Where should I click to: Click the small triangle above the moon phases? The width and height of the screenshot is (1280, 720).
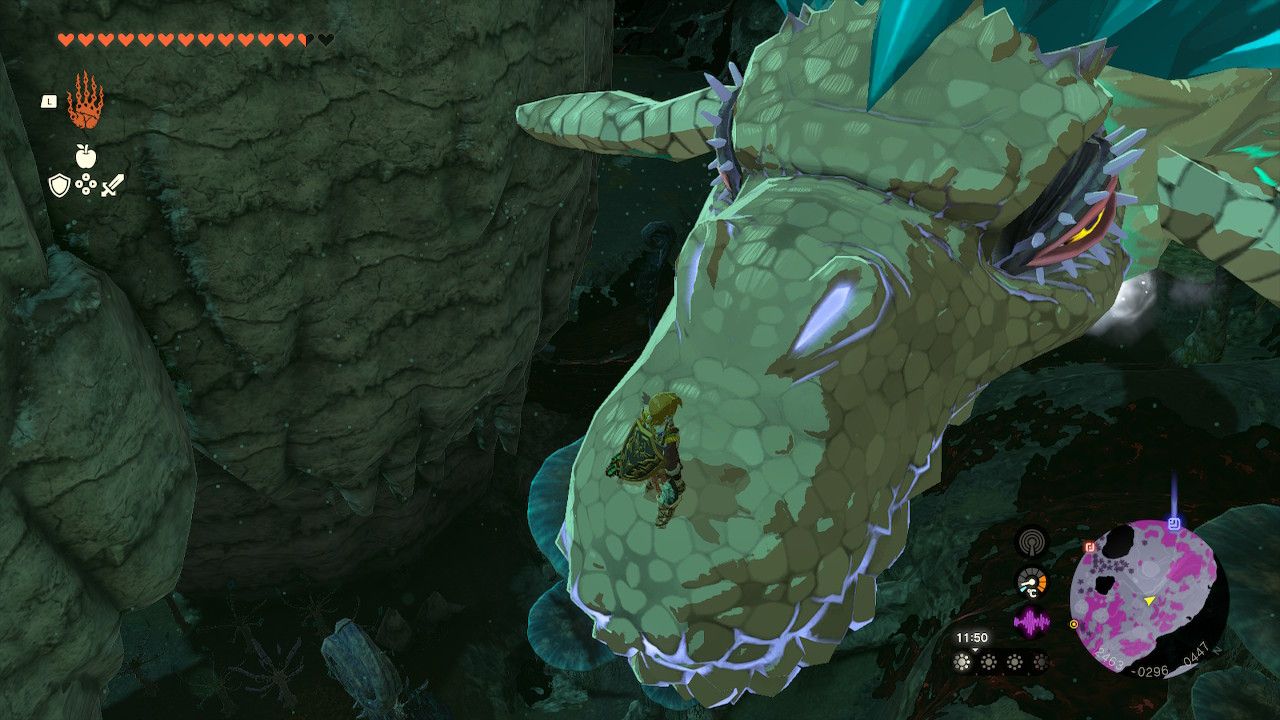(975, 649)
